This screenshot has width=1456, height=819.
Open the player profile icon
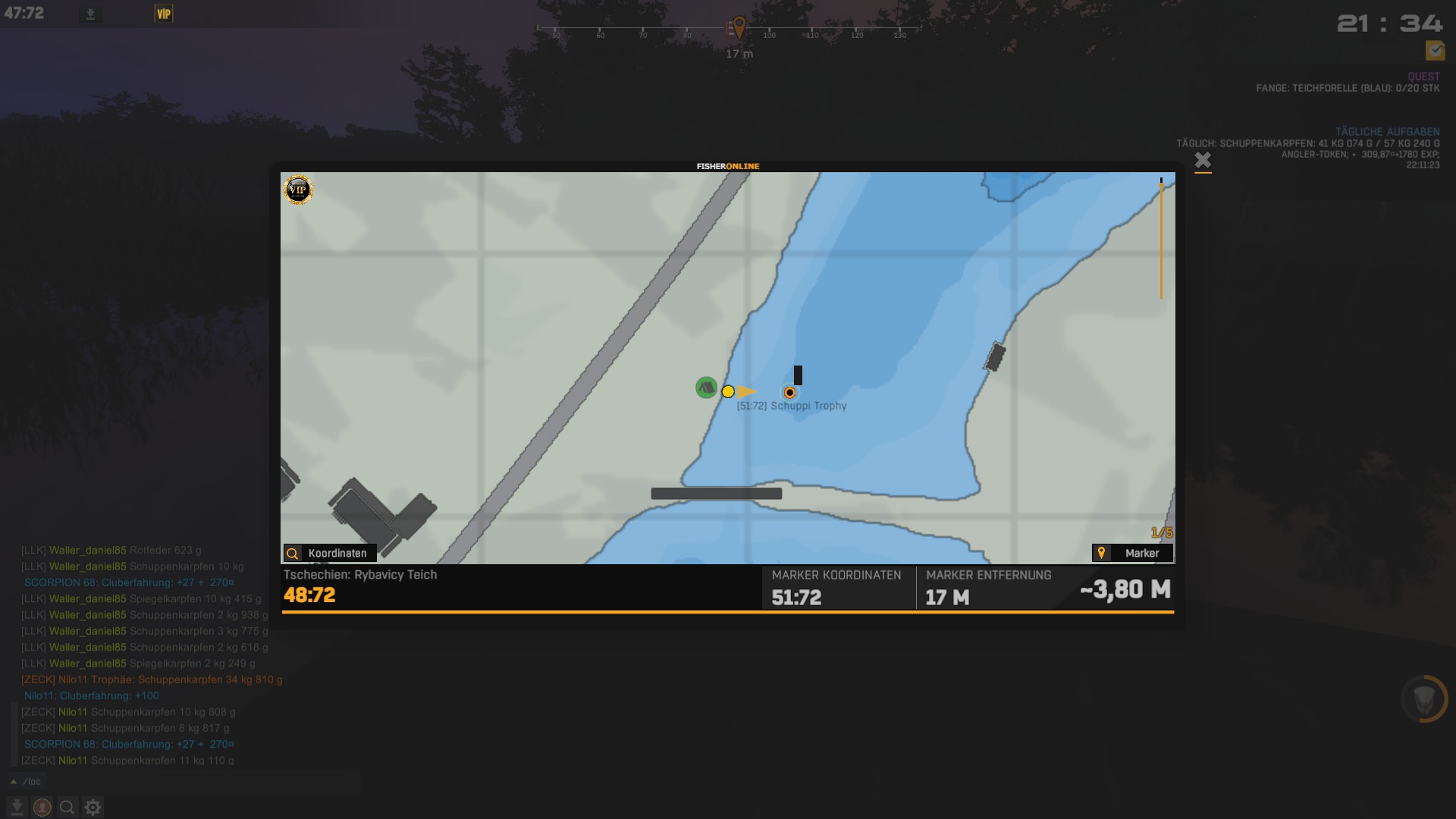point(42,808)
